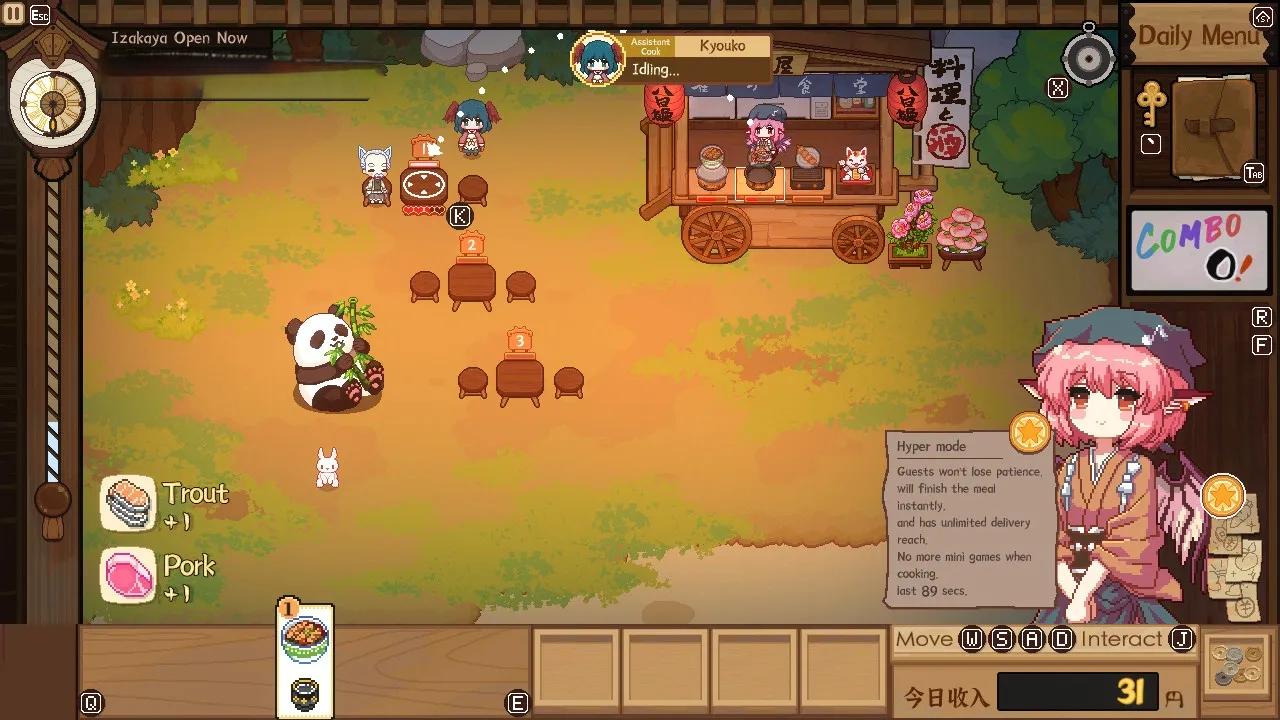Open the coin tray by the income
The height and width of the screenshot is (720, 1280).
click(1239, 662)
